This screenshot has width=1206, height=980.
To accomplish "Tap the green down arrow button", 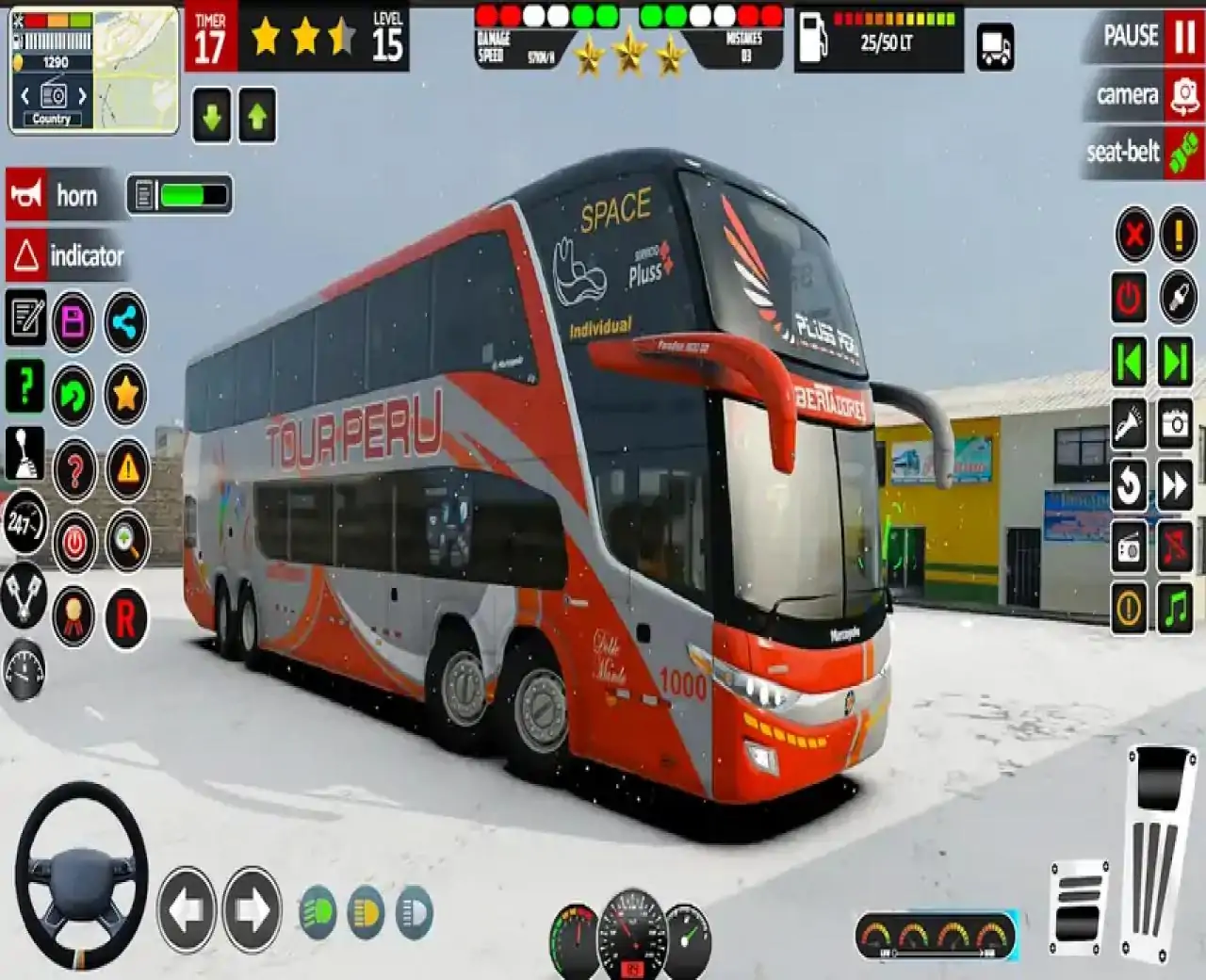I will [x=212, y=116].
